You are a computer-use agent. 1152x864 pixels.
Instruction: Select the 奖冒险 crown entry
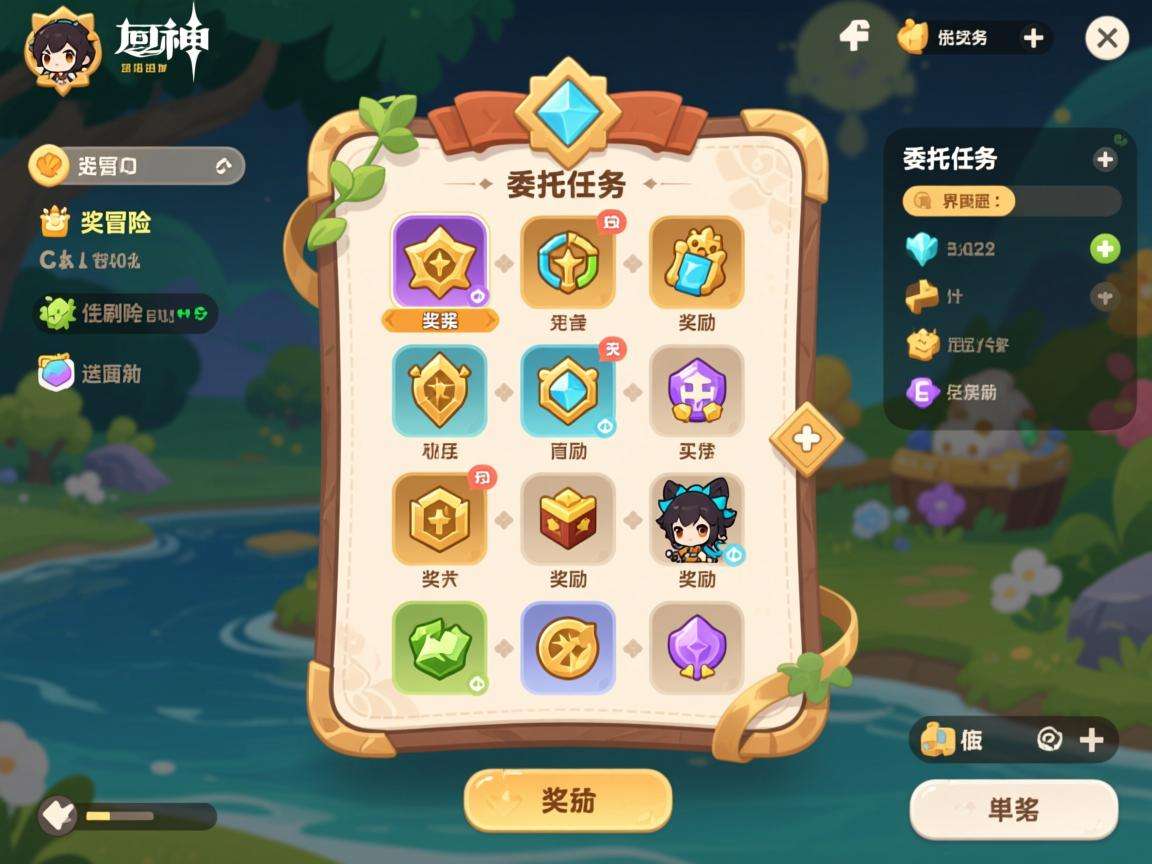[x=97, y=222]
